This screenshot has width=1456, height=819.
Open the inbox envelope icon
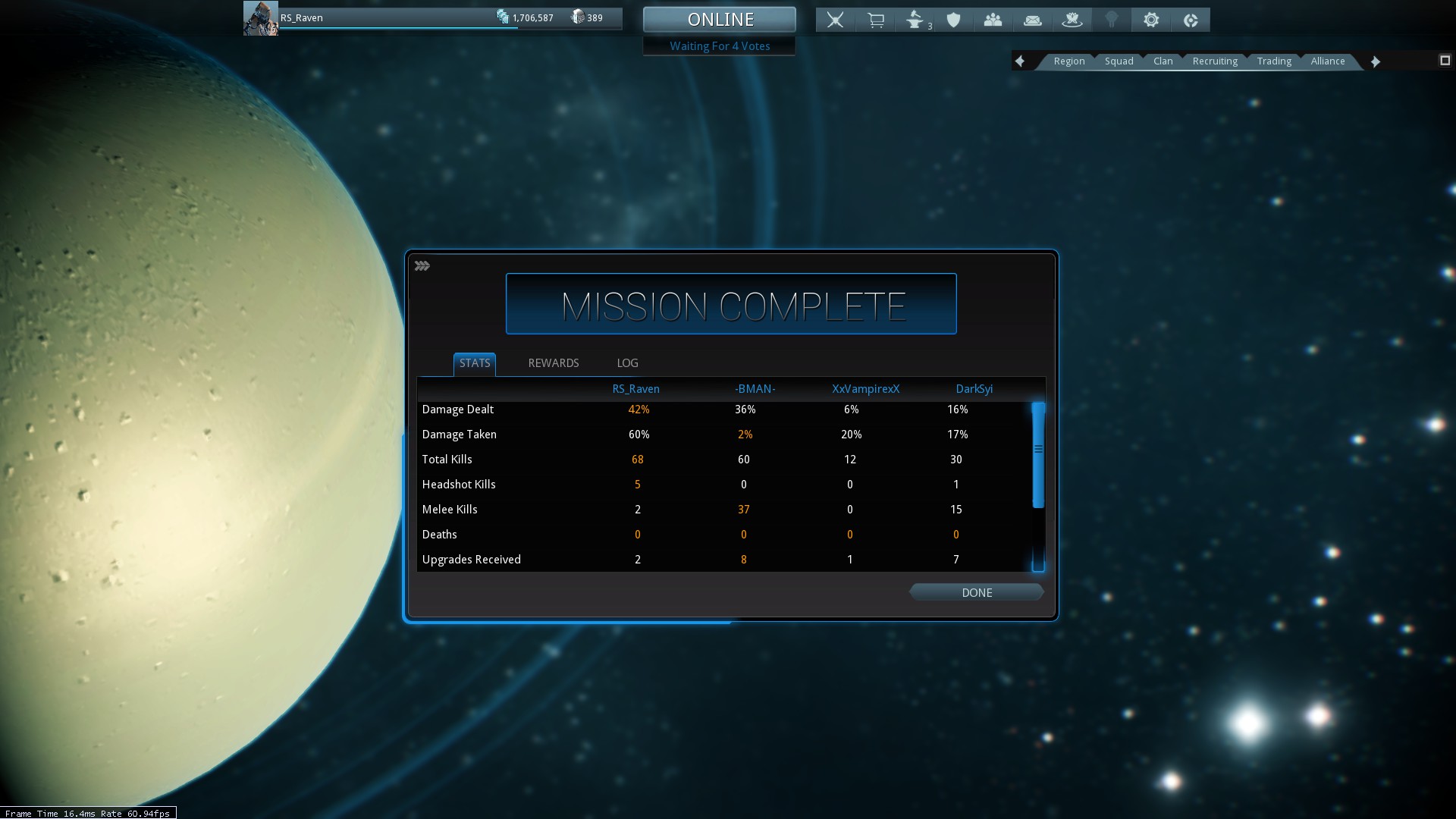1032,20
